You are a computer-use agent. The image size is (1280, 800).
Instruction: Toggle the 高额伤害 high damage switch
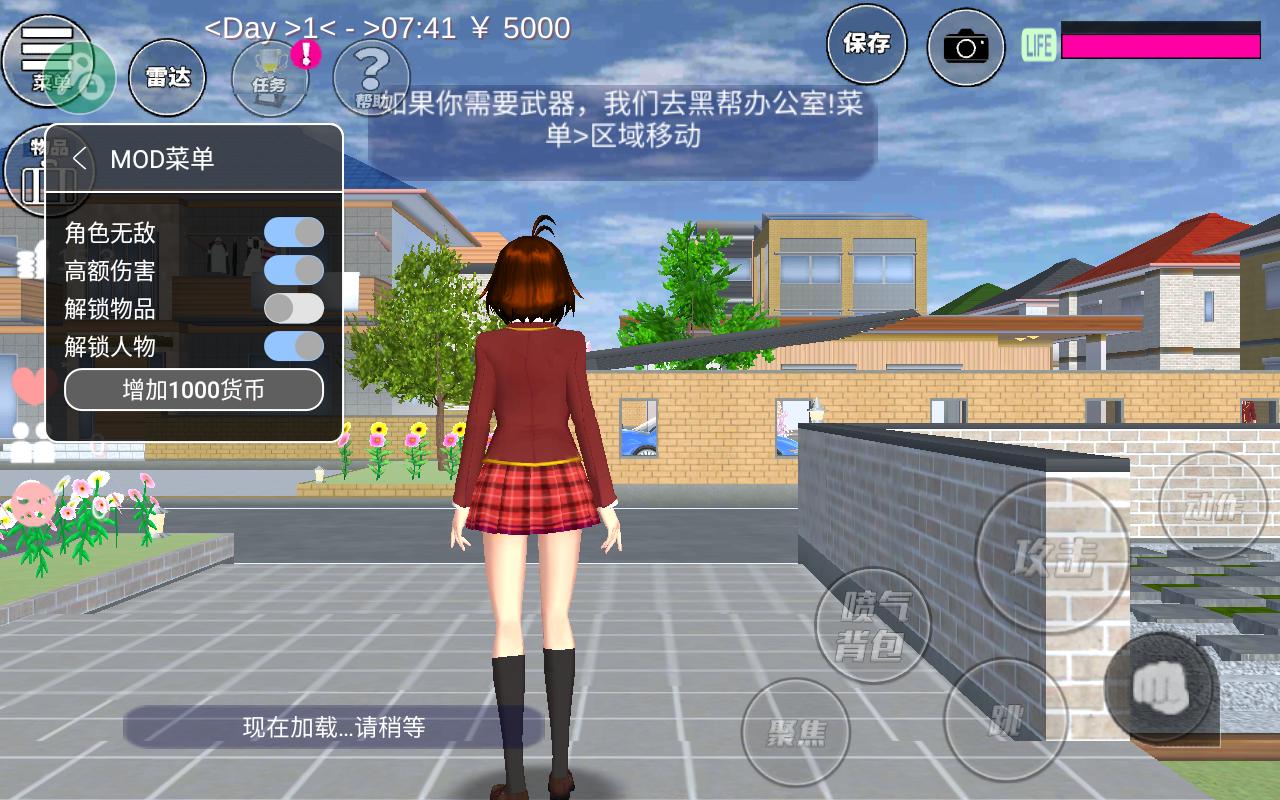[293, 270]
